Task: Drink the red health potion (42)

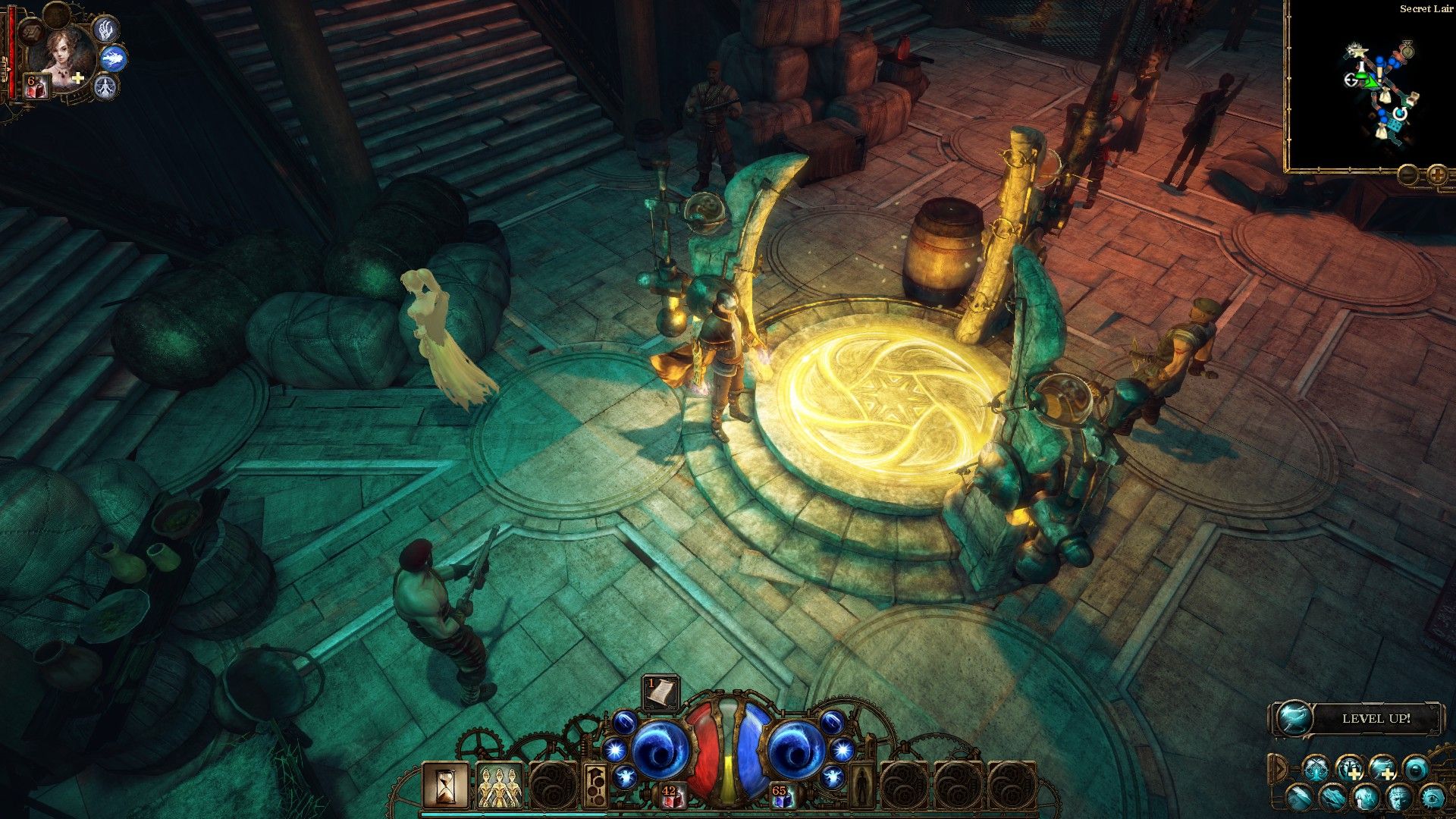Action: tap(670, 795)
